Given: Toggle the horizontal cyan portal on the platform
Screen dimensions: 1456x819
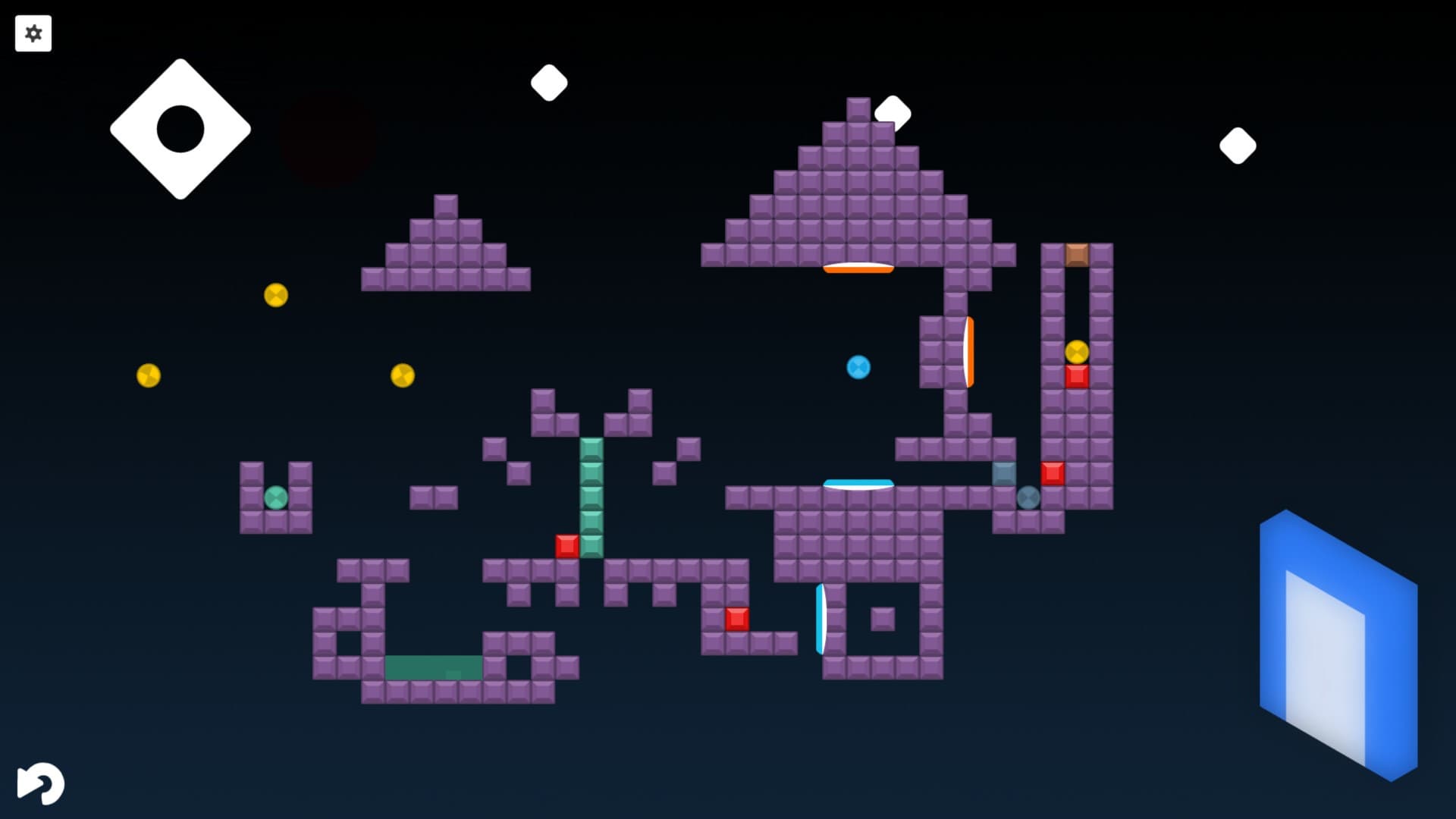Looking at the screenshot, I should point(858,483).
